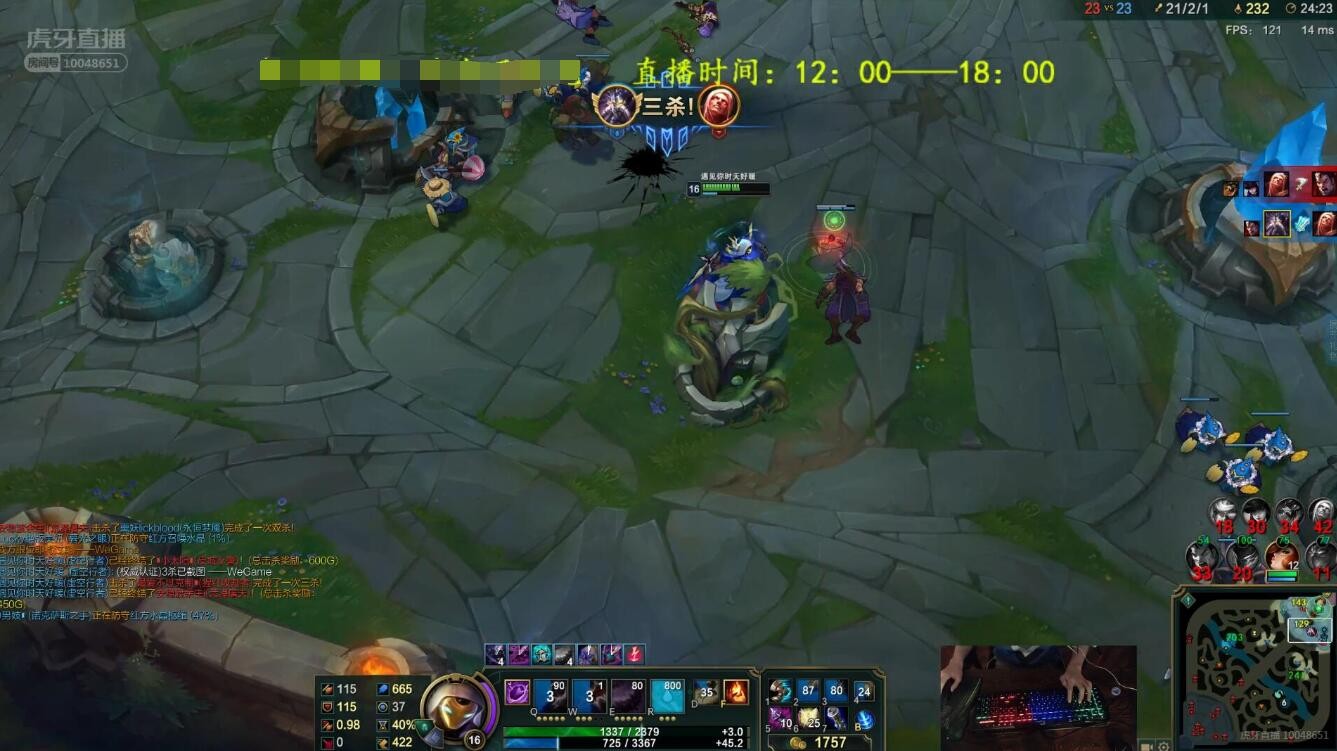Image resolution: width=1337 pixels, height=751 pixels.
Task: Cast the R ultimate ability
Action: [667, 695]
